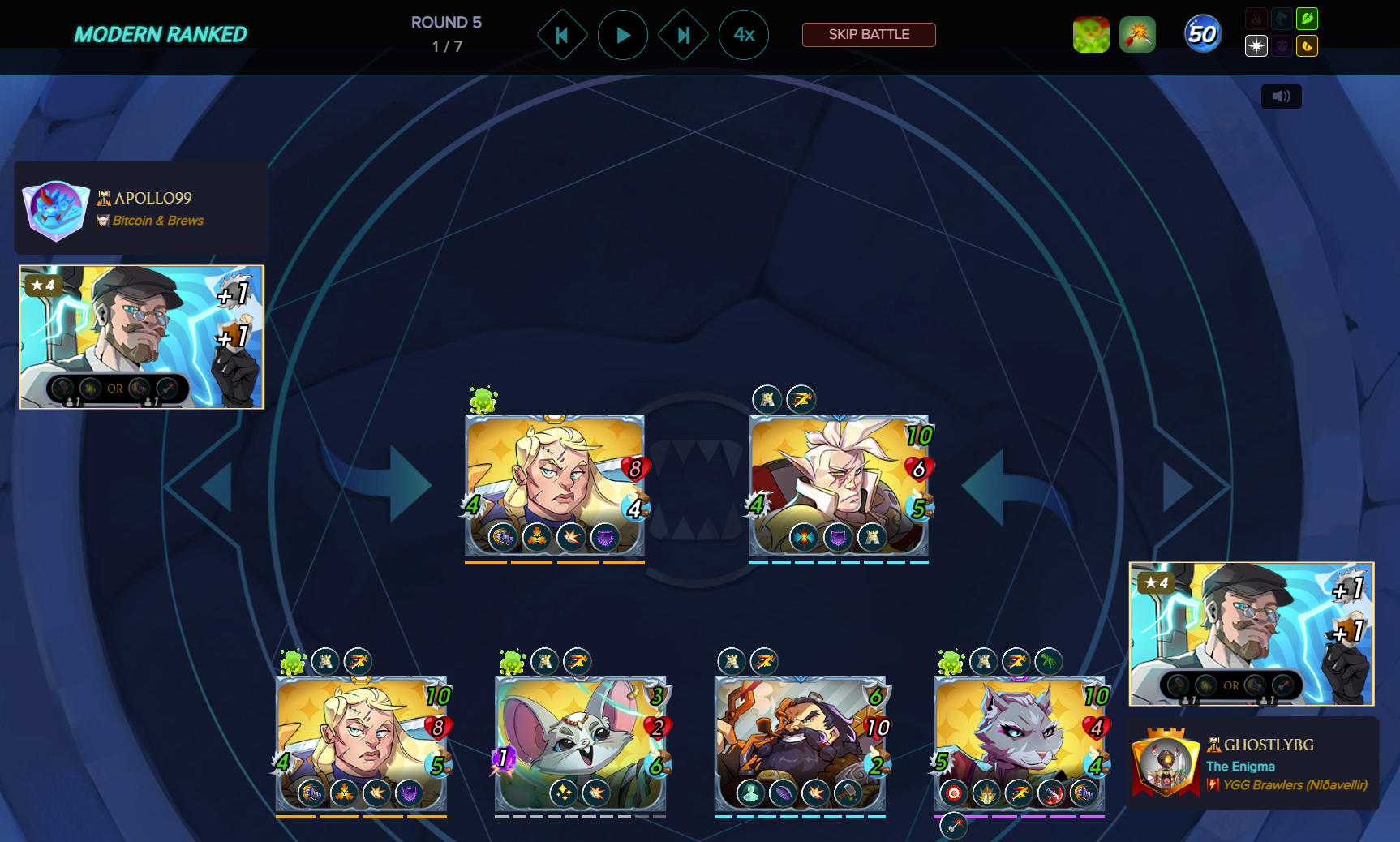
Task: Open GHOSTLYBG's player profile
Action: click(1268, 745)
